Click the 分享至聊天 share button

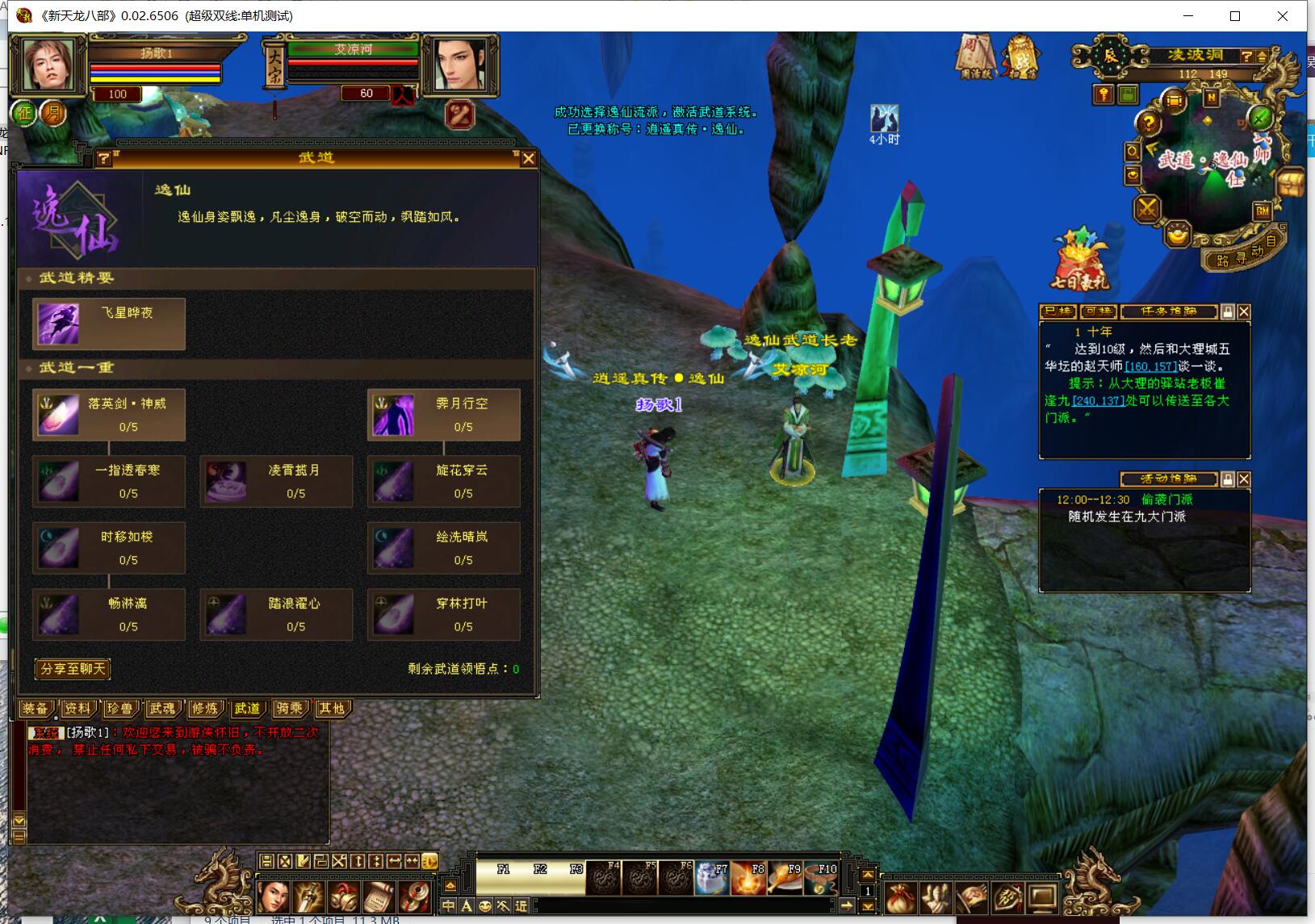coord(73,669)
